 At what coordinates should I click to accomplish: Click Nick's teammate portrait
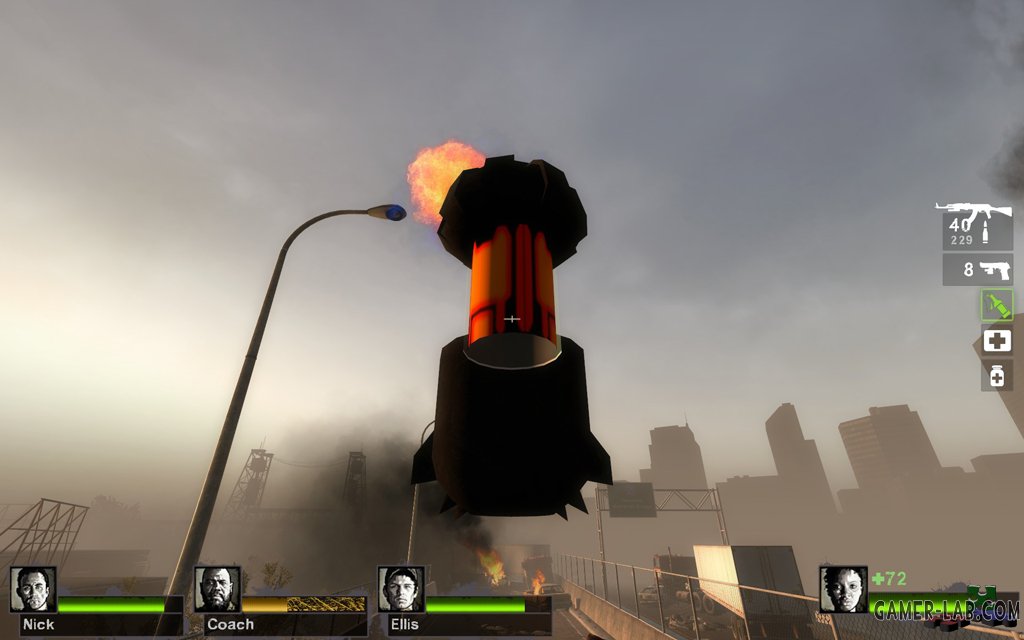coord(33,589)
